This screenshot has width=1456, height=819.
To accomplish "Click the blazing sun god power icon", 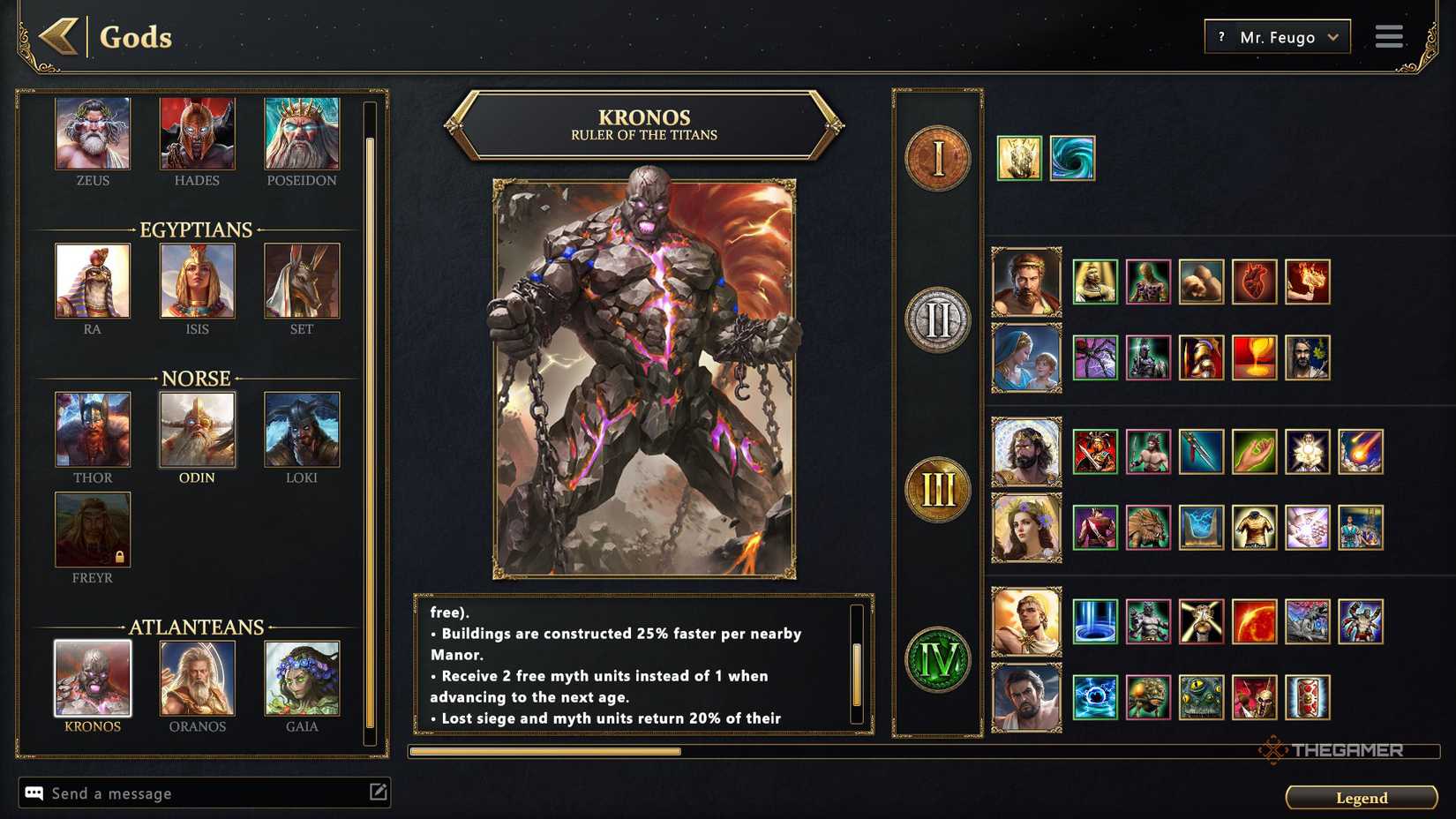I will click(x=1253, y=621).
